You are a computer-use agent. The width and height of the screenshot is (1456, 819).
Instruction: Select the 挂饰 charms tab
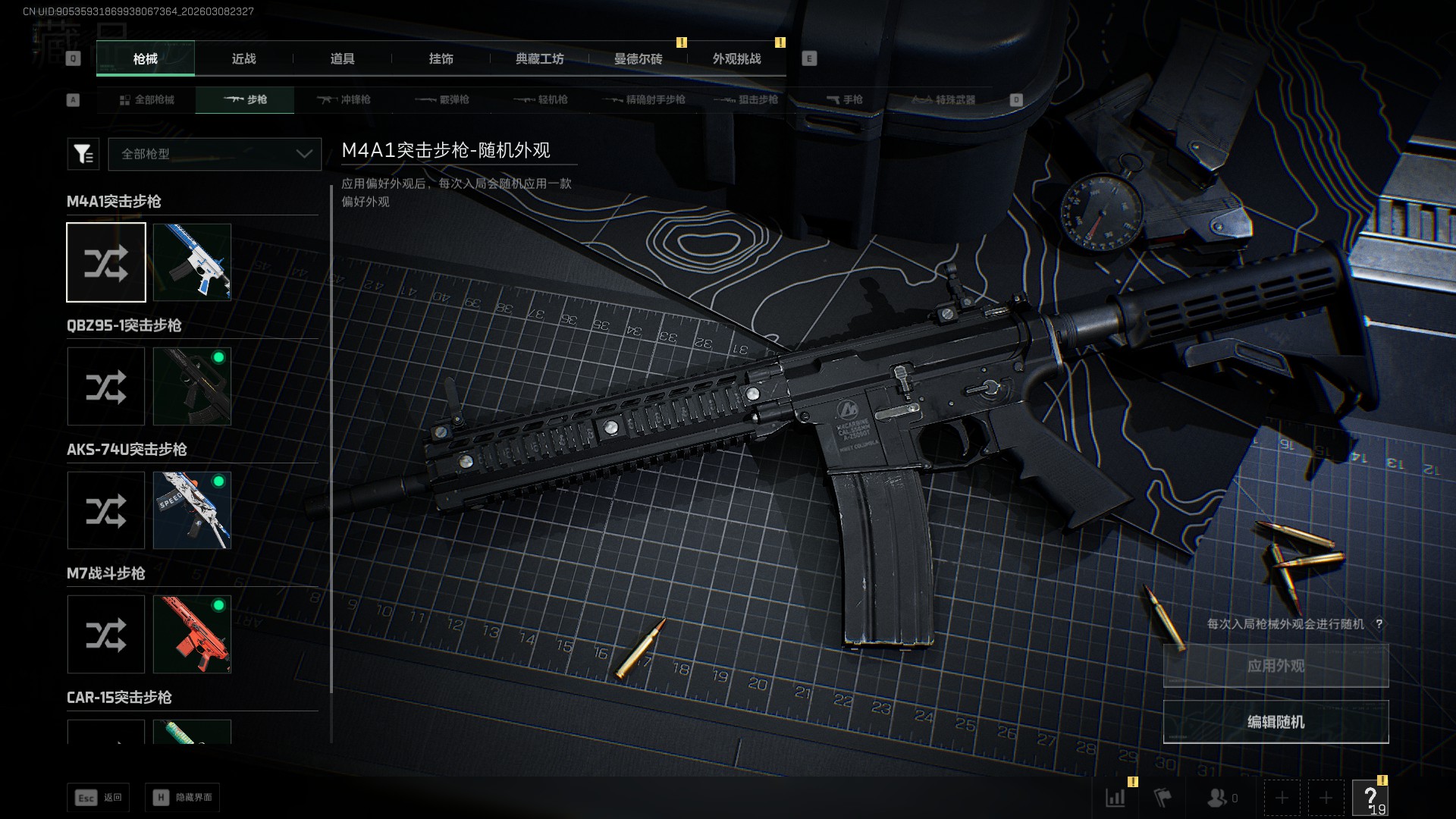click(441, 58)
